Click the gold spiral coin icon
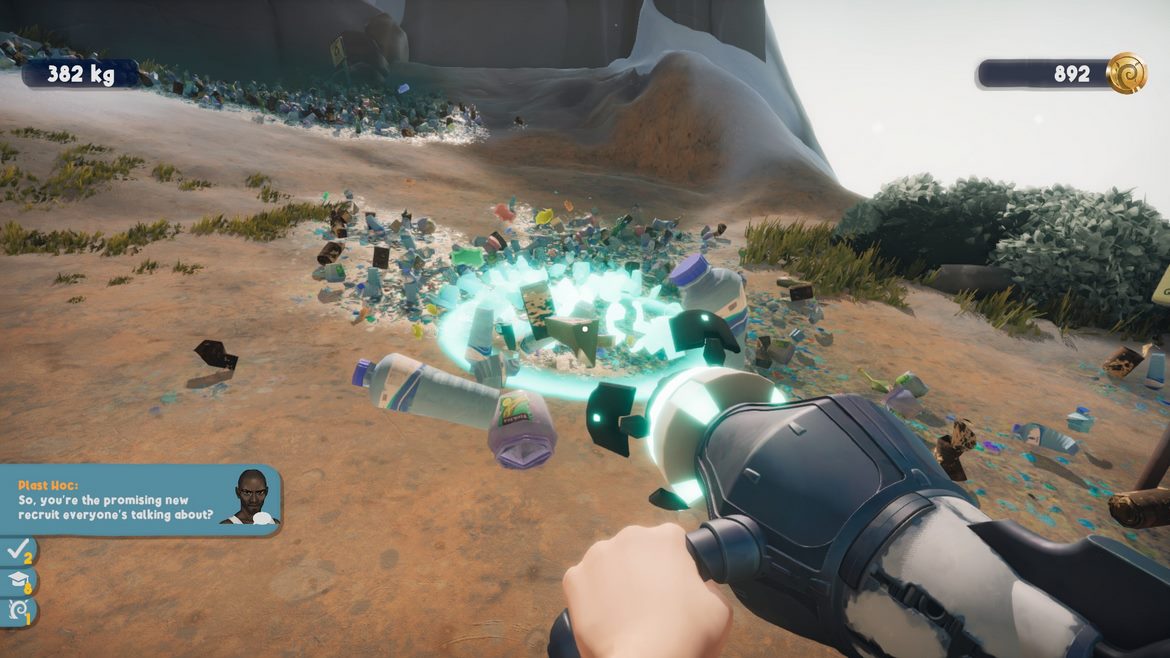The width and height of the screenshot is (1170, 658). click(1126, 73)
